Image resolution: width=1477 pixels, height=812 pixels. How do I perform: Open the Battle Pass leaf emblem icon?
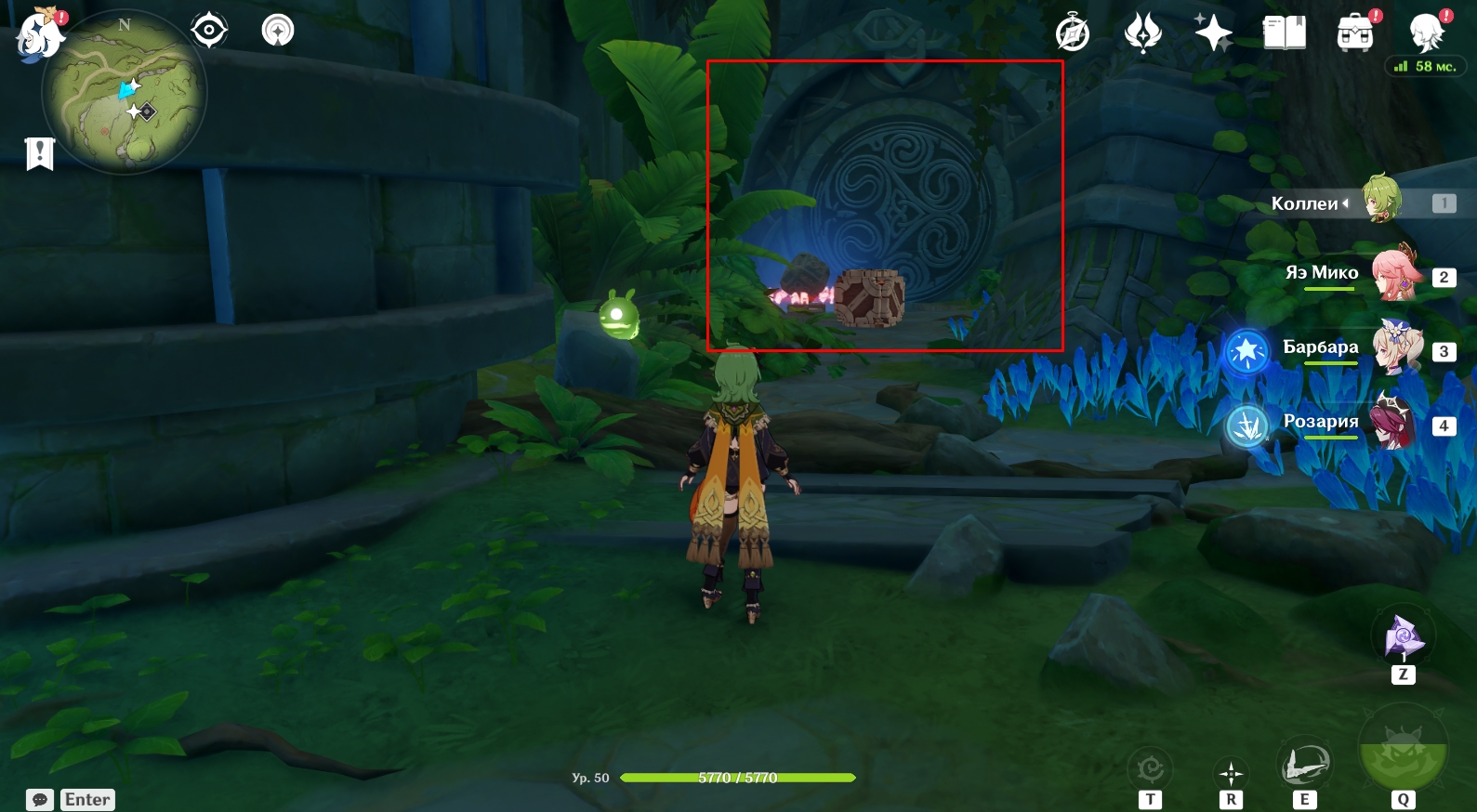tap(1143, 33)
